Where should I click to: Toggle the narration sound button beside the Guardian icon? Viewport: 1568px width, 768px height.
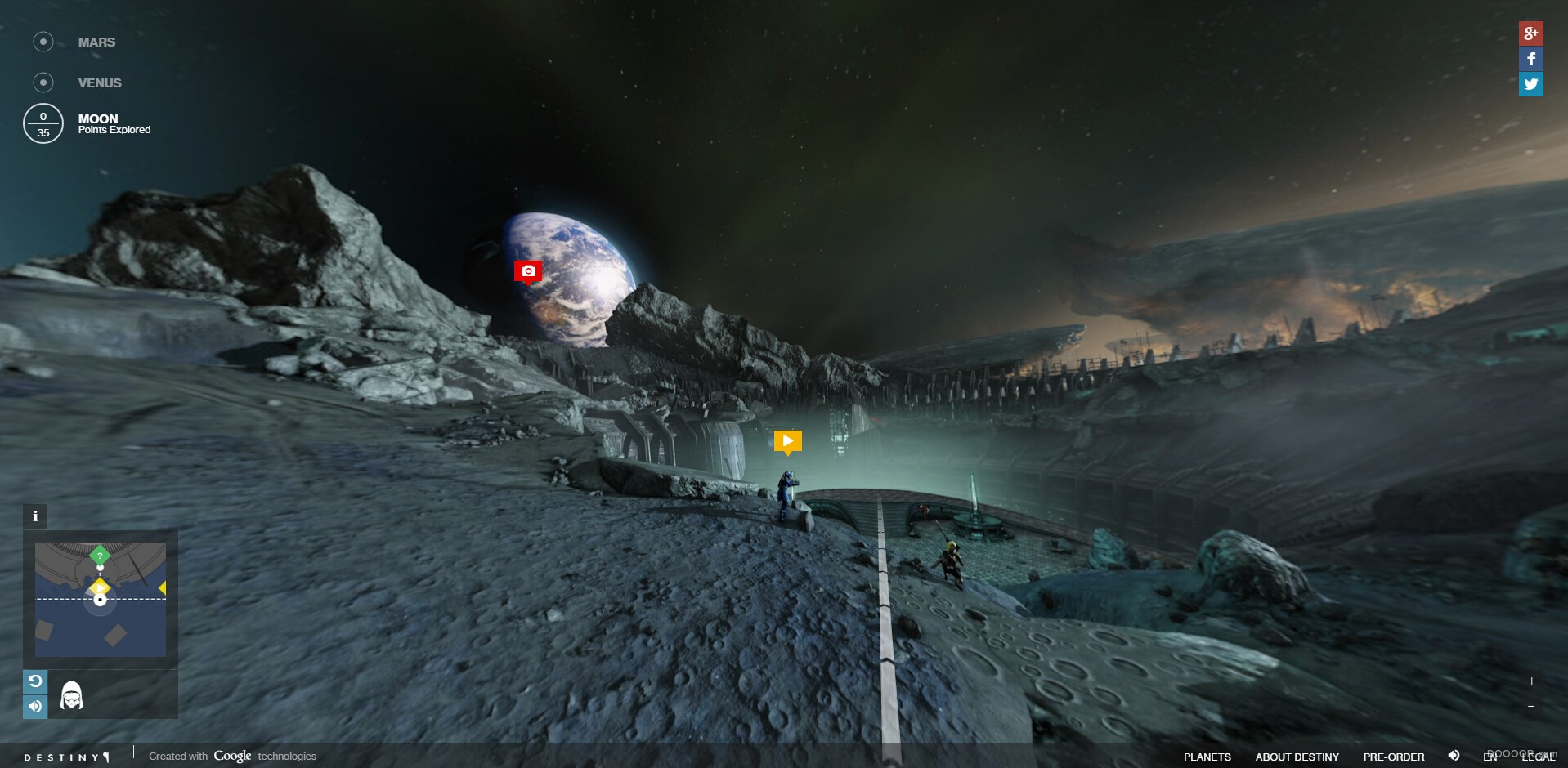pyautogui.click(x=35, y=706)
